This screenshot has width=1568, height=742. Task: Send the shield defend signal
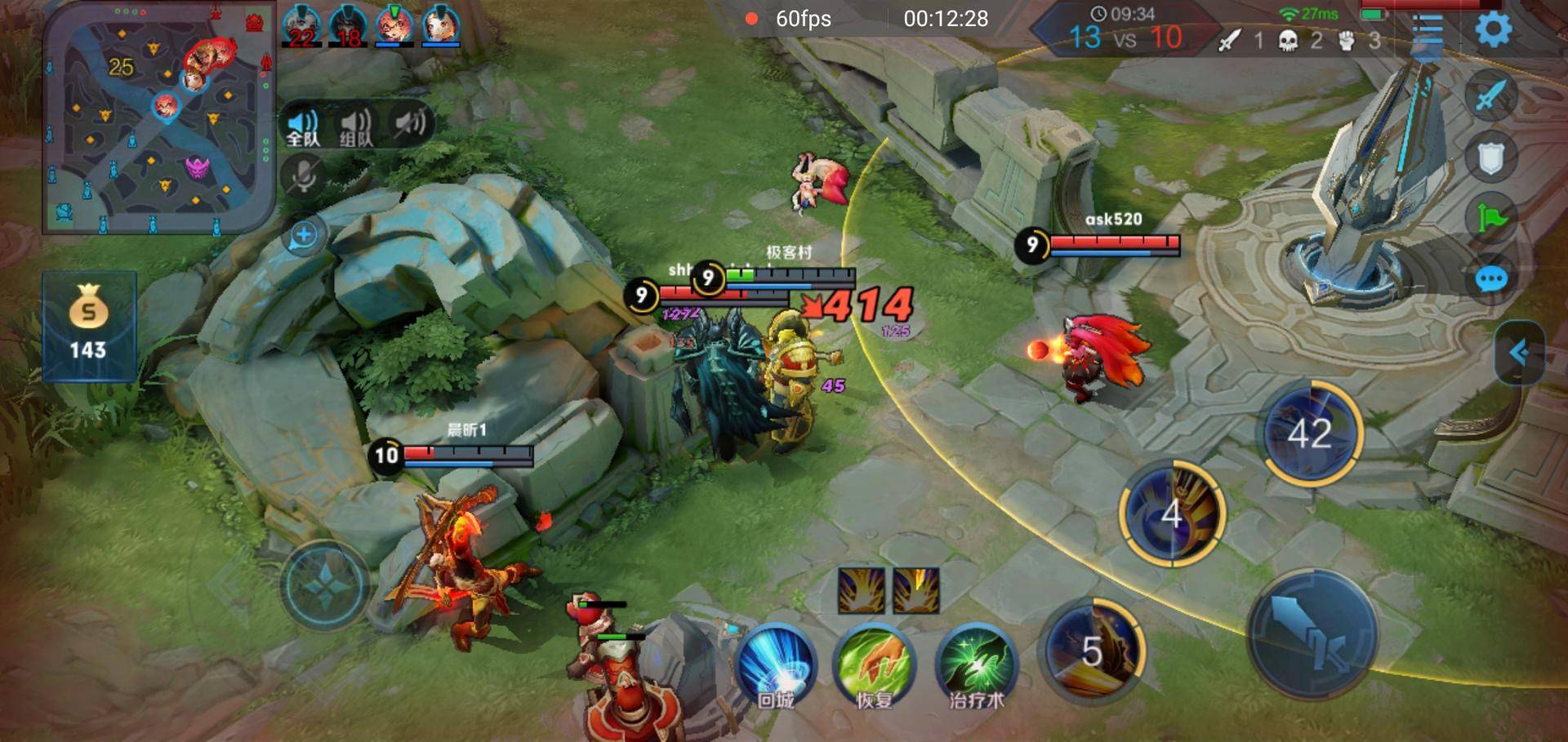[x=1491, y=158]
